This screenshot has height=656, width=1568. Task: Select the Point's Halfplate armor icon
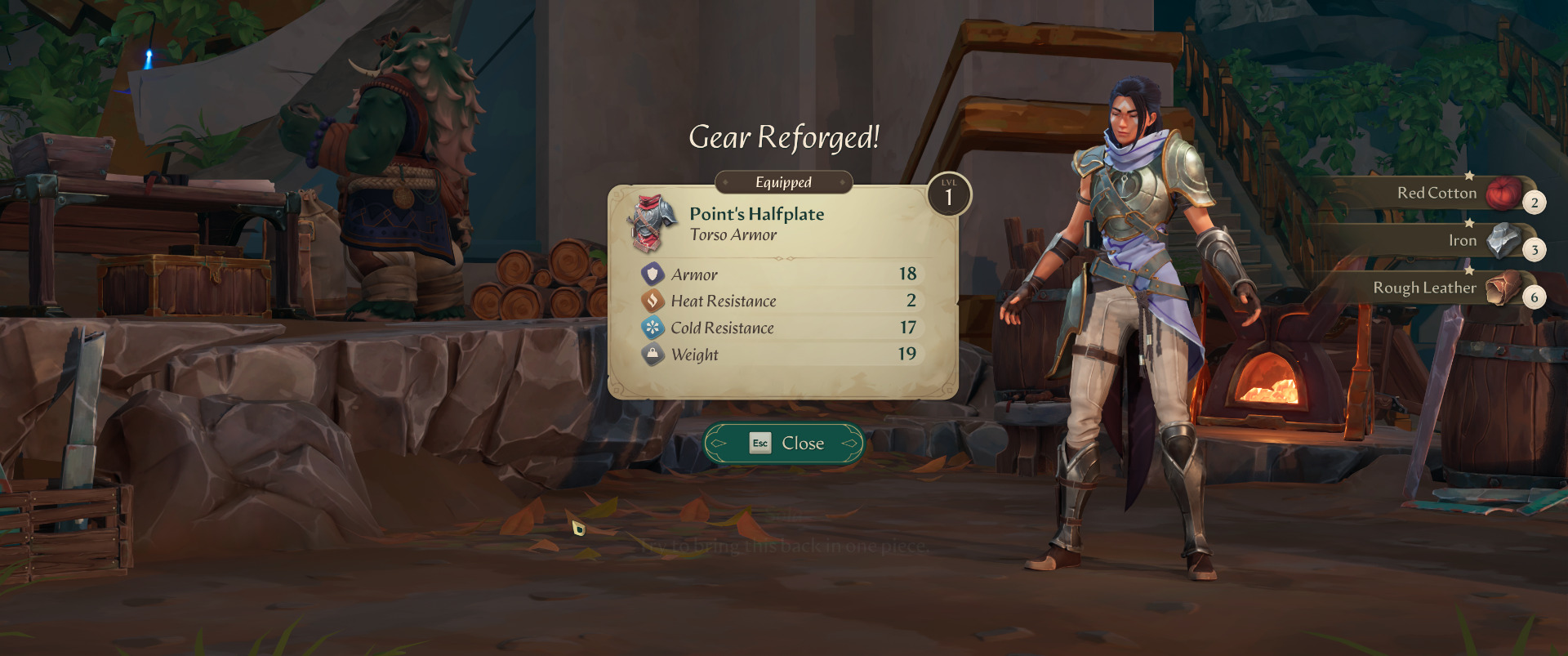[653, 222]
